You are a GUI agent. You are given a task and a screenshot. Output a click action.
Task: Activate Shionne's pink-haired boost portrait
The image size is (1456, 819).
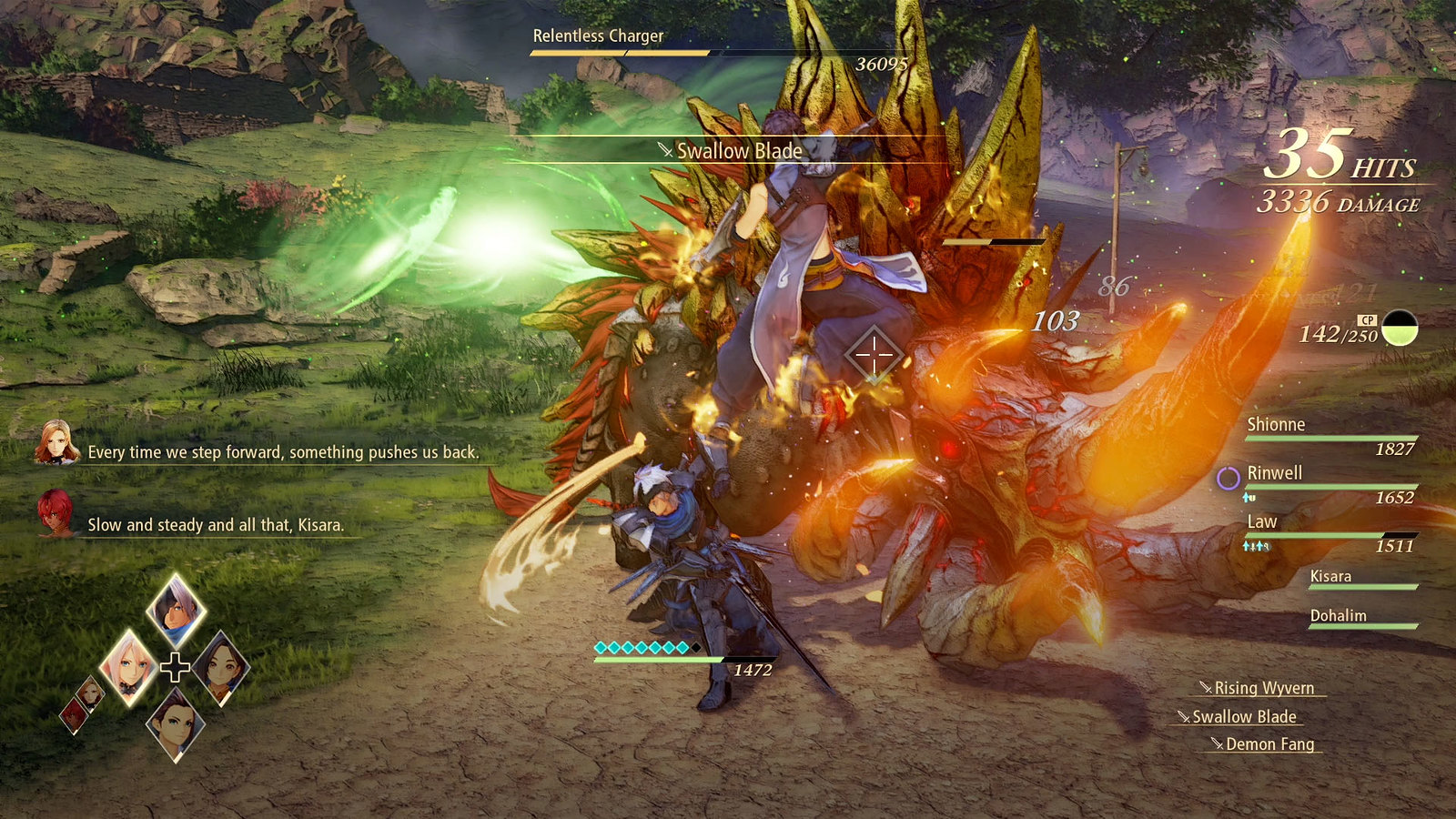tap(127, 667)
